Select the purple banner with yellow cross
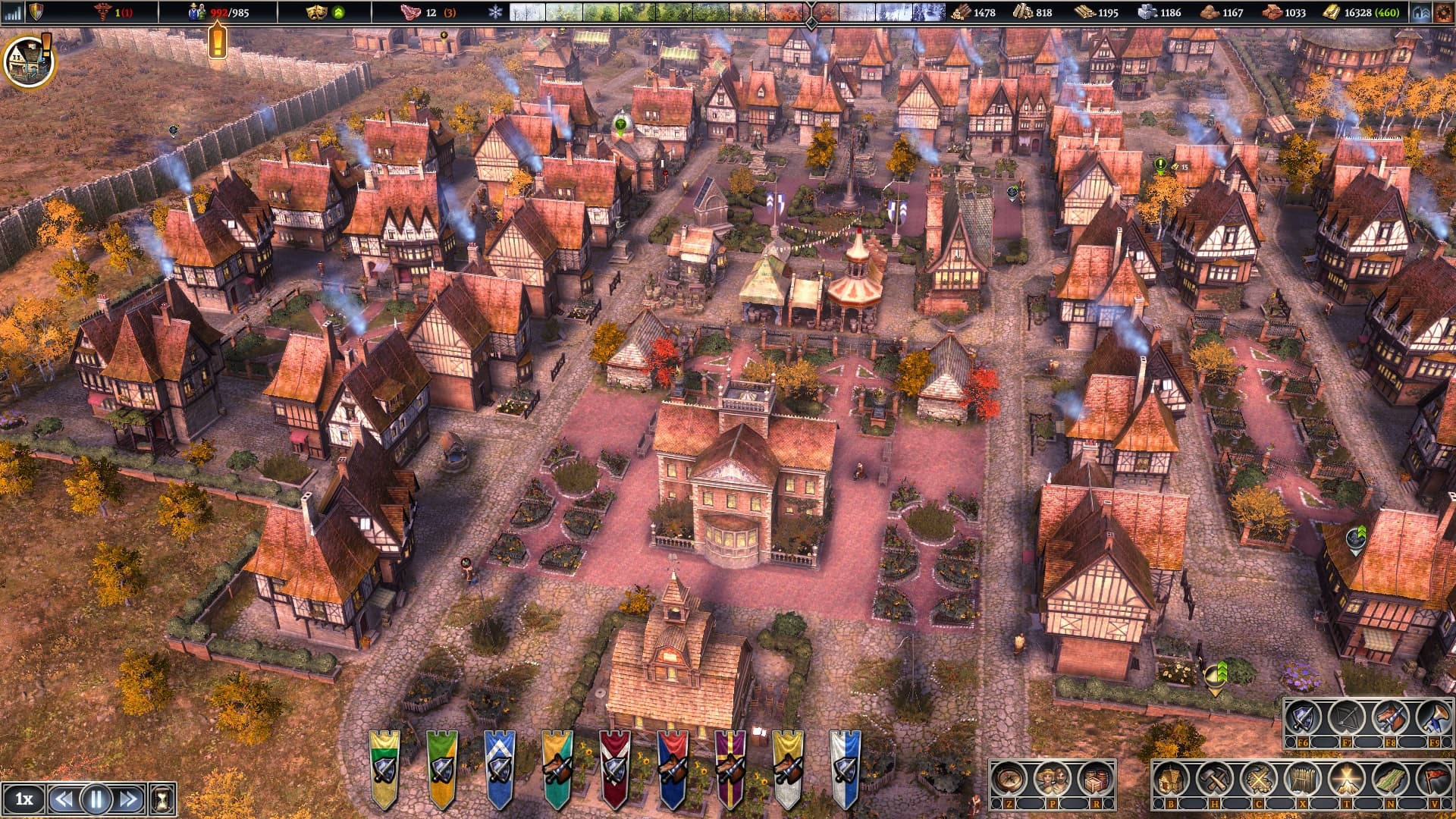The image size is (1456, 819). tap(730, 767)
